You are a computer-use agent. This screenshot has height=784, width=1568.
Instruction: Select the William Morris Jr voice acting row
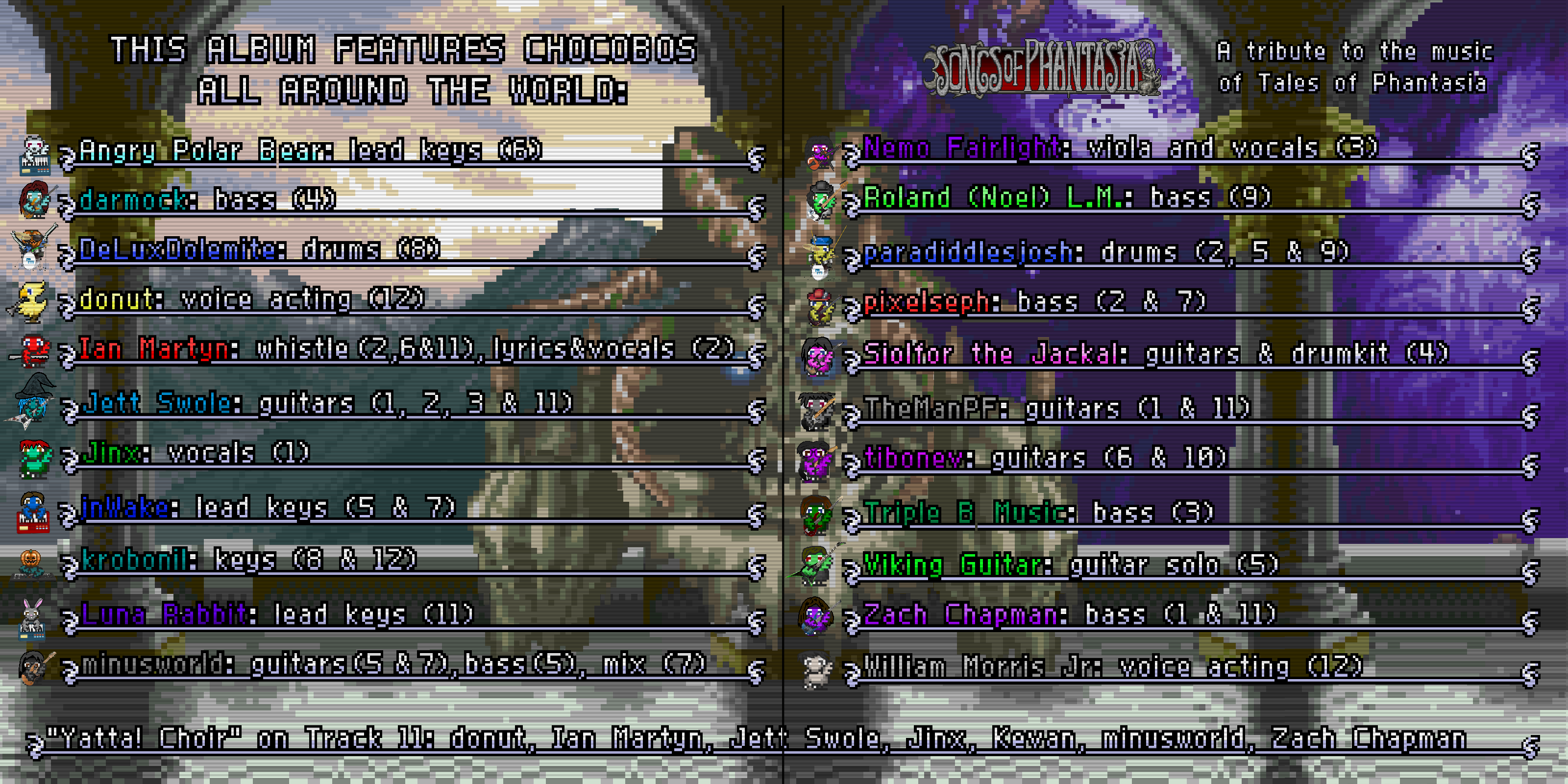tap(1112, 666)
